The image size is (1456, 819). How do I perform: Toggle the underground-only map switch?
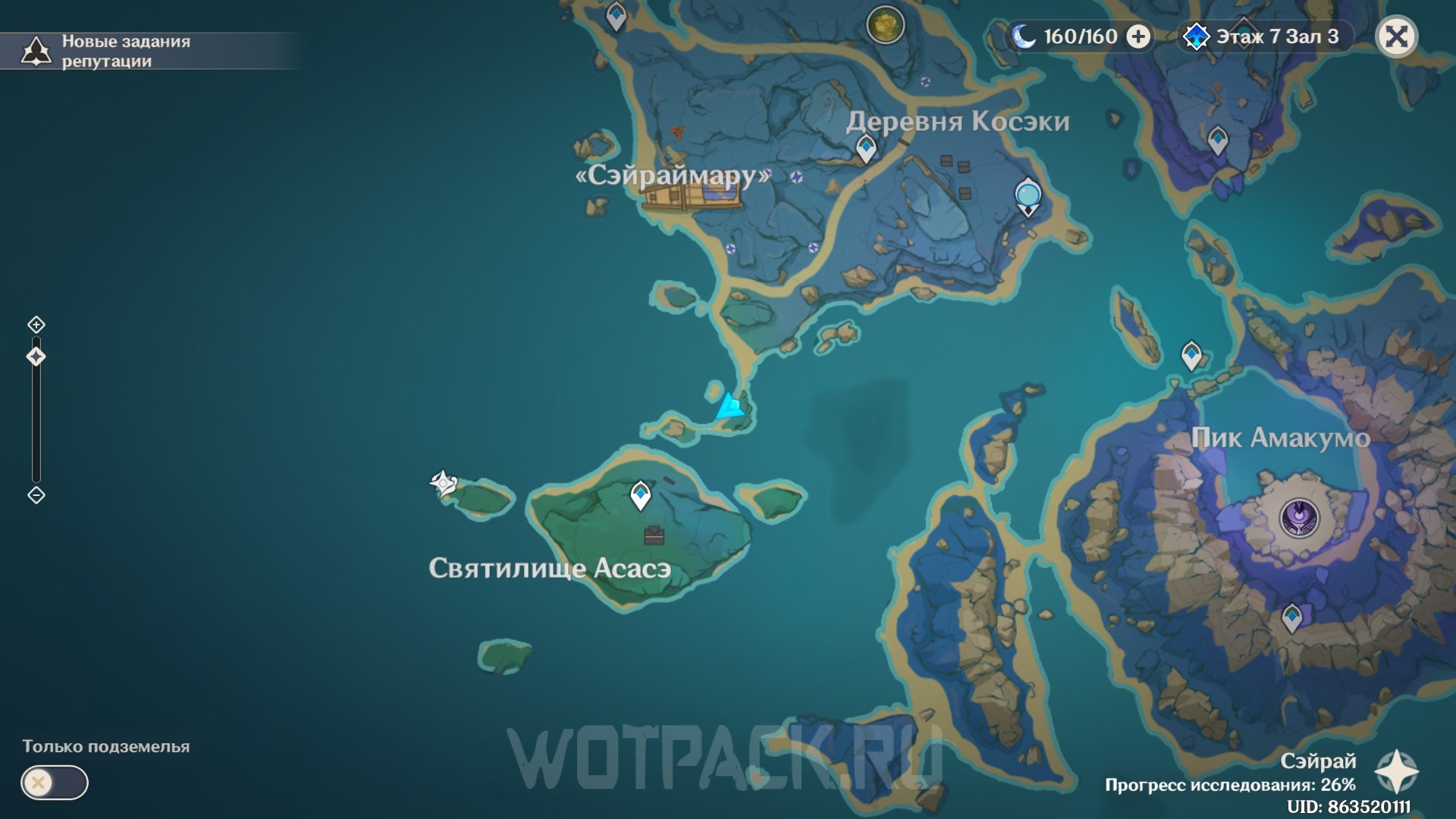(55, 783)
